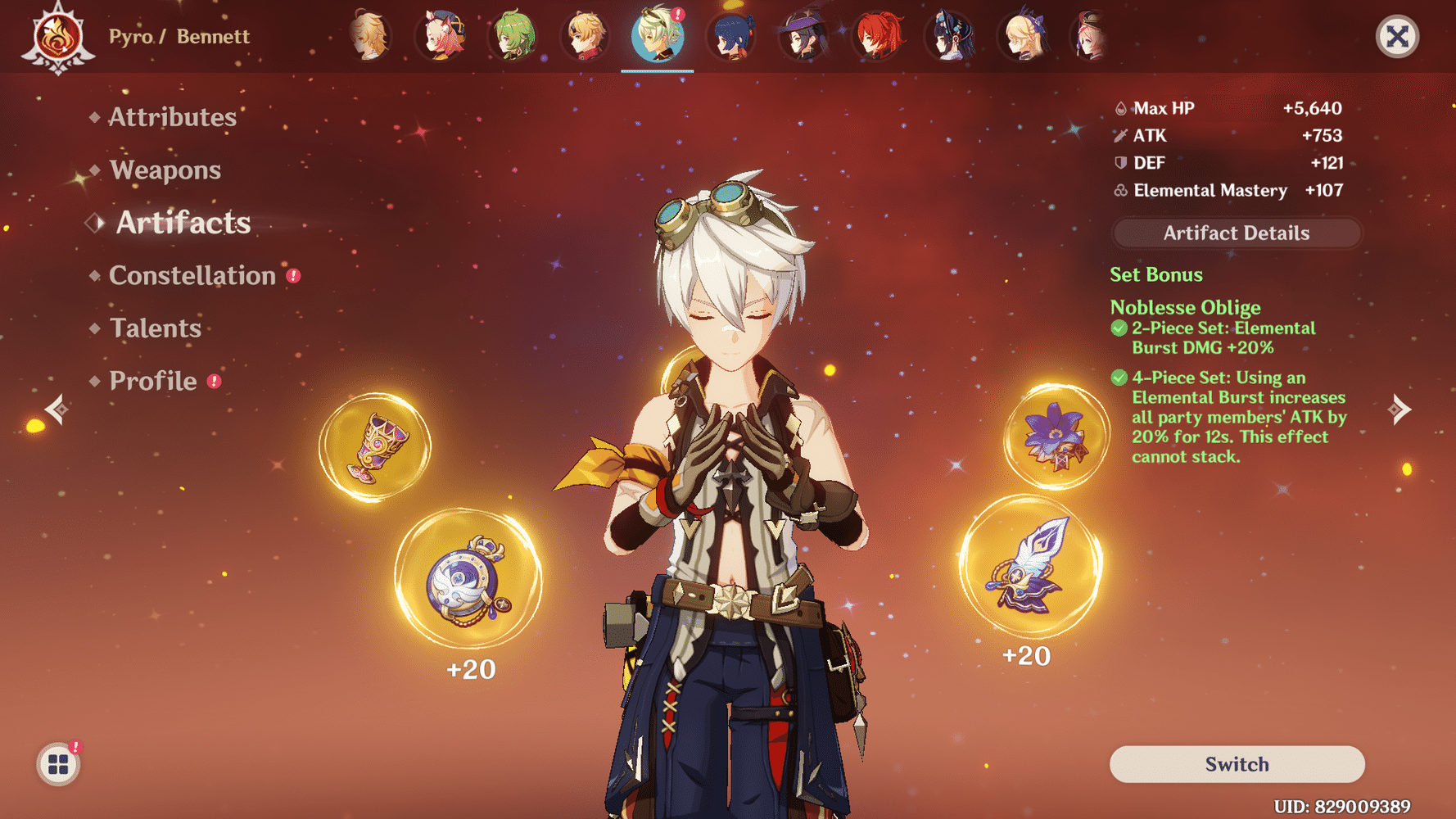Go to the next character with right arrow
The height and width of the screenshot is (819, 1456).
tap(1399, 409)
